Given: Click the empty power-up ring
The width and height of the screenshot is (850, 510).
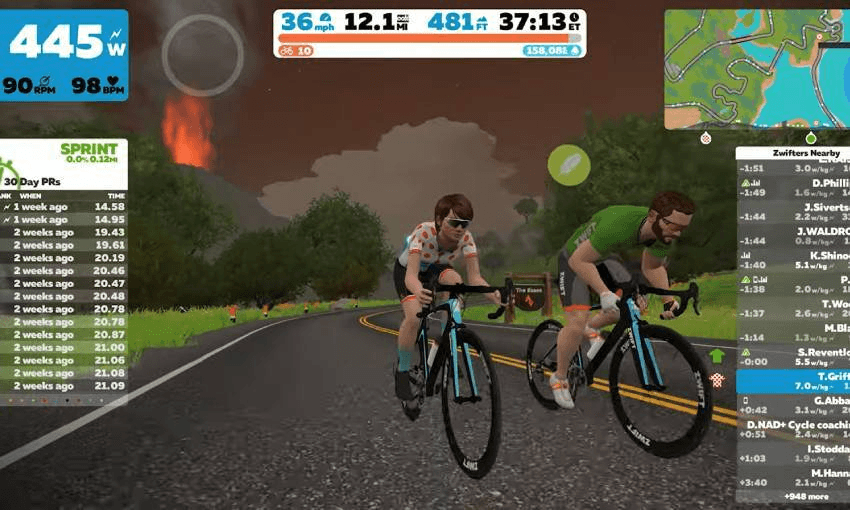Looking at the screenshot, I should click(x=203, y=55).
